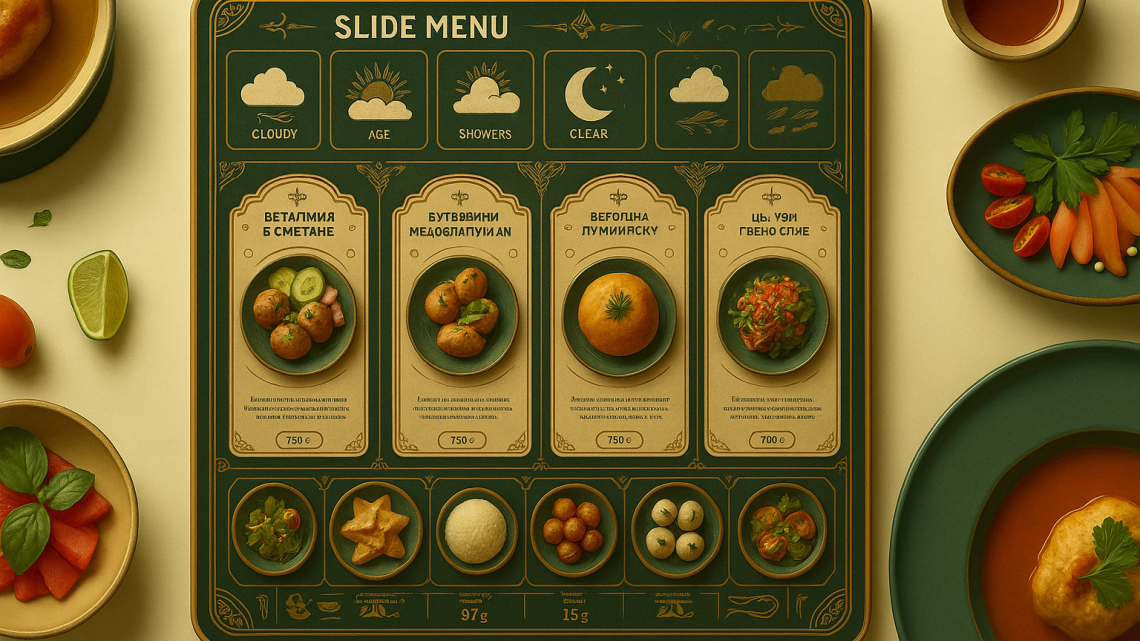The height and width of the screenshot is (641, 1140).
Task: Pick the shredded carrot salad dish card
Action: (772, 315)
